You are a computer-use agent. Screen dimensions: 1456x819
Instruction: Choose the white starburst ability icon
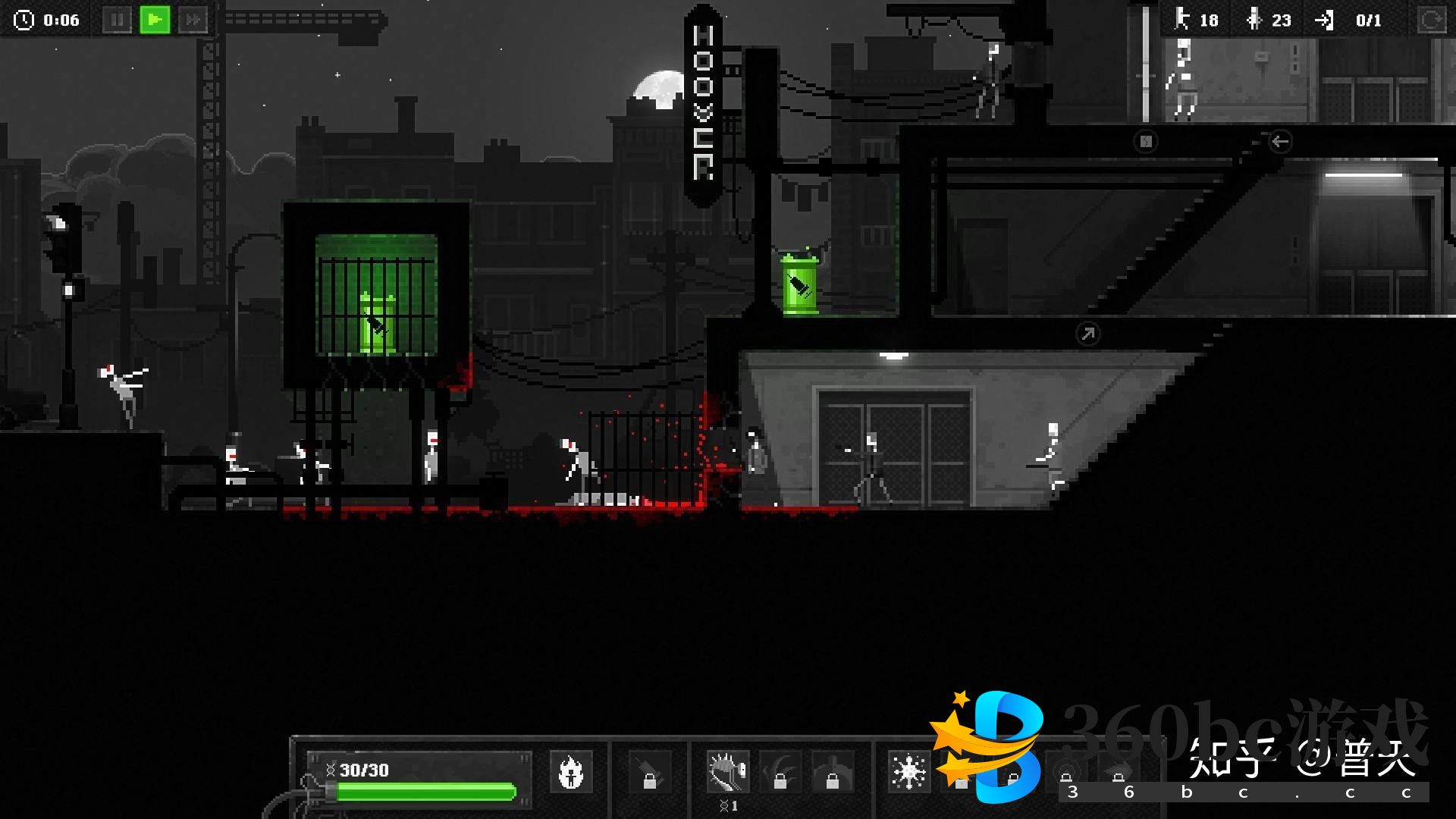tap(908, 772)
